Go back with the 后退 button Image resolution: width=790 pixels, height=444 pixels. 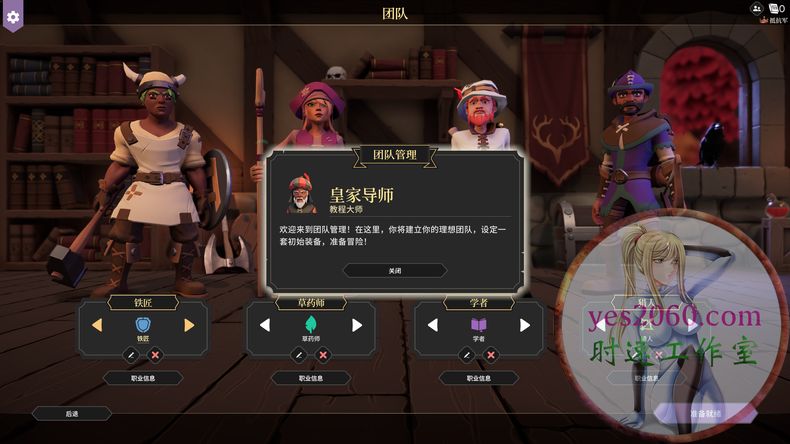pyautogui.click(x=71, y=413)
